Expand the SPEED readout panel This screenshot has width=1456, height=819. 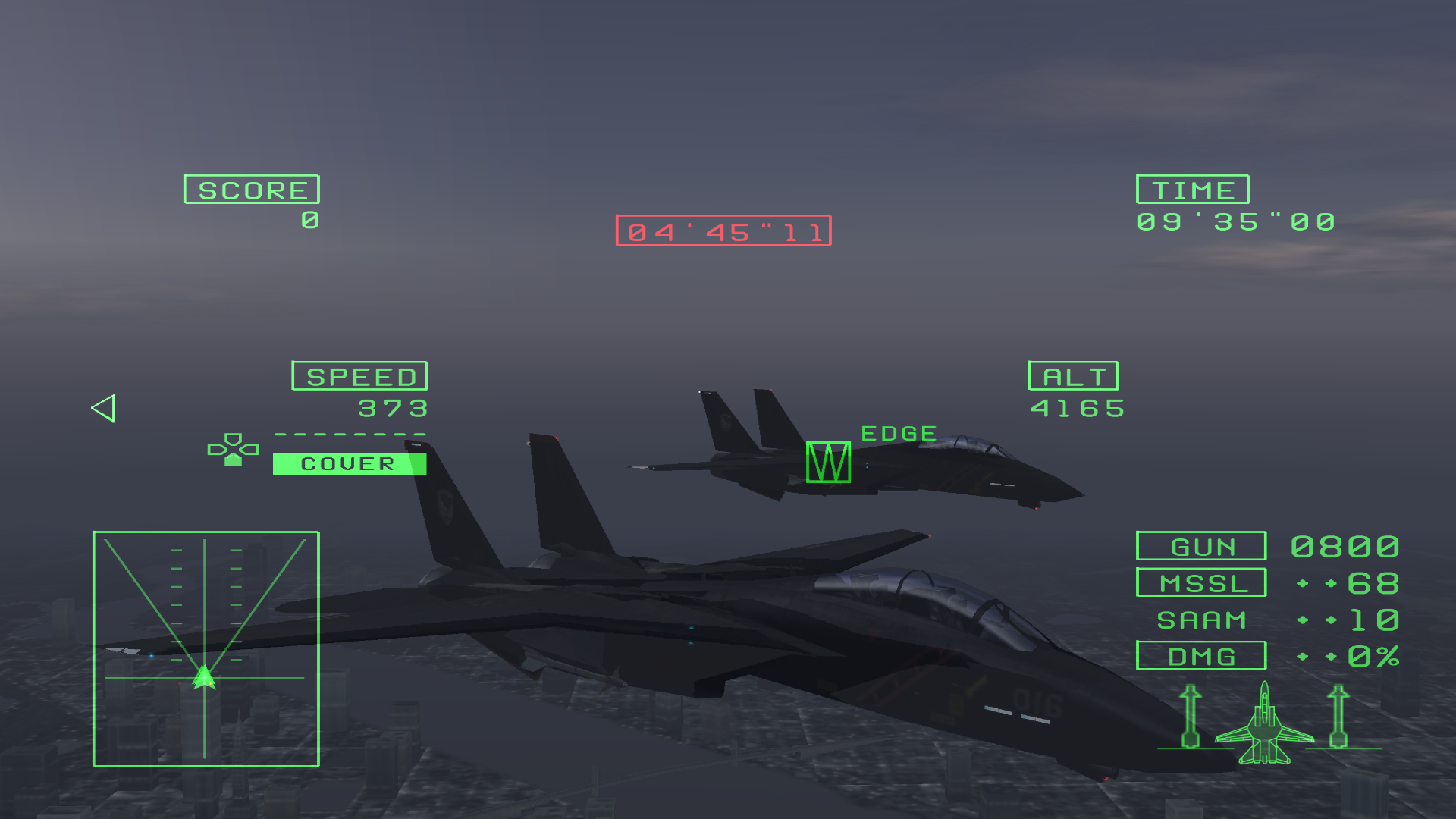(x=359, y=375)
